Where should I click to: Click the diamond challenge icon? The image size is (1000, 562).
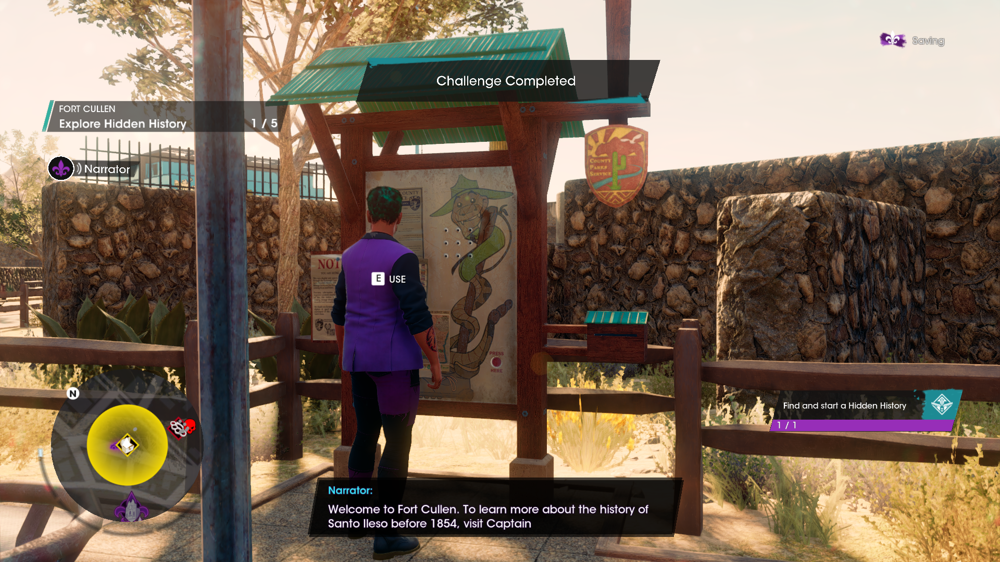[x=941, y=405]
